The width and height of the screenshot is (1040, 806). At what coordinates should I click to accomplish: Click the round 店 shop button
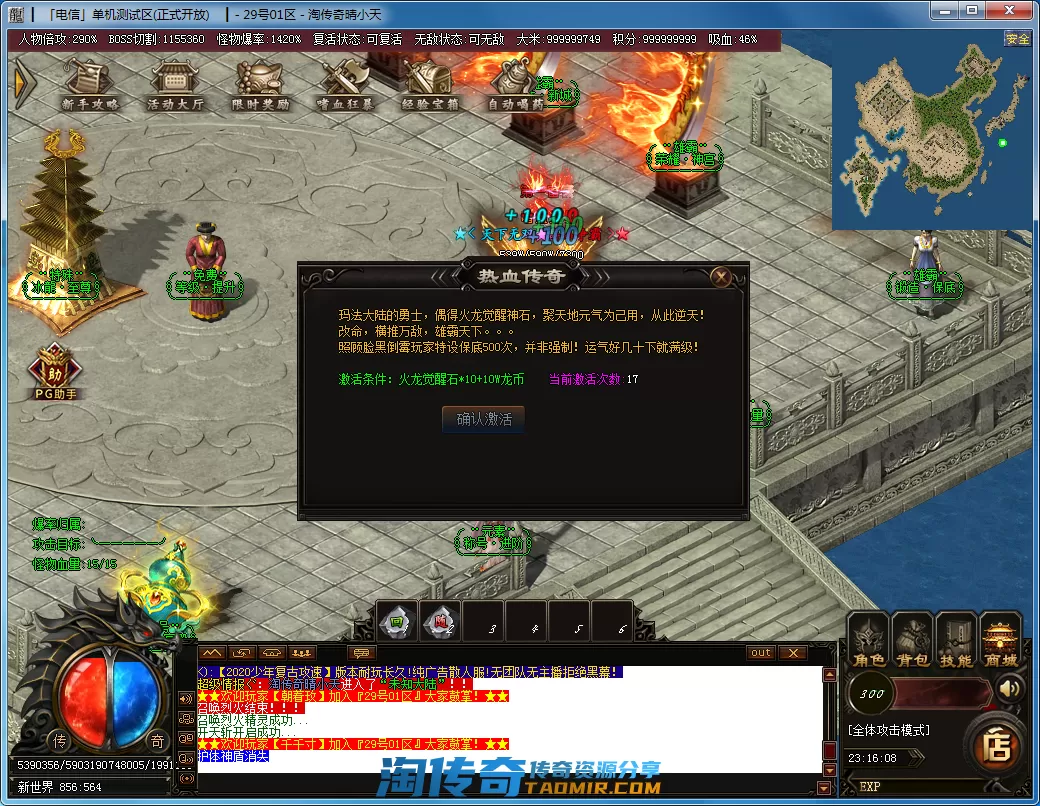(x=996, y=746)
